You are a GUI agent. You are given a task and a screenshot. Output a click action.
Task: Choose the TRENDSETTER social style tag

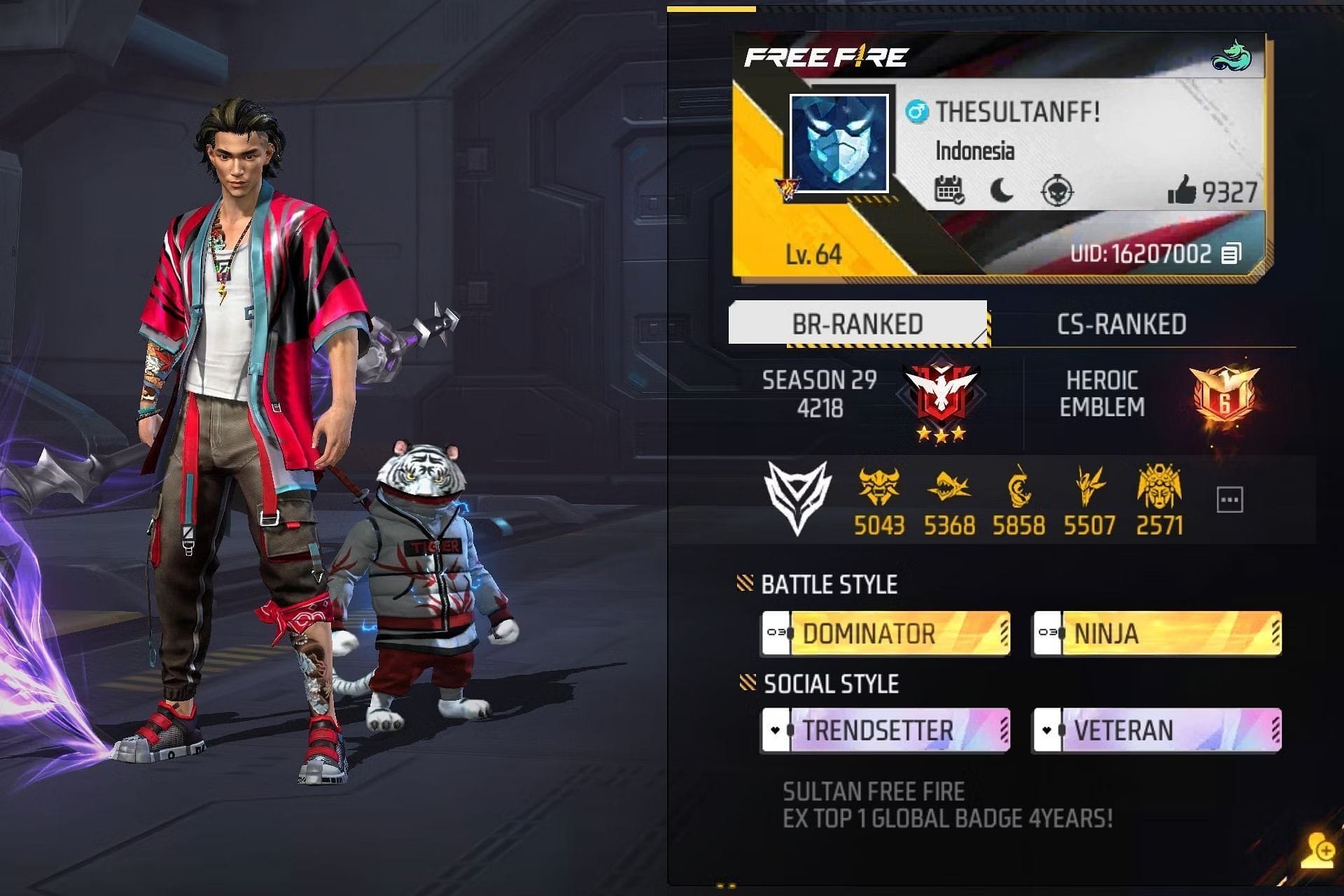point(885,730)
